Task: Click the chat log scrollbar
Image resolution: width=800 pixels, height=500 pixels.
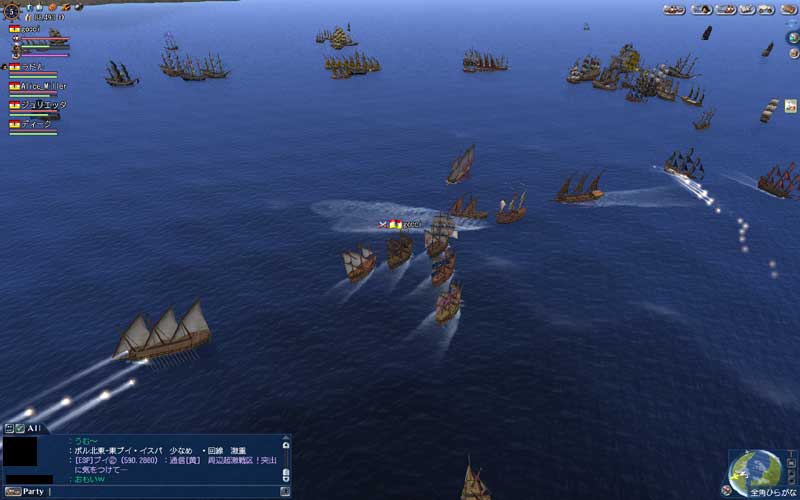Action: tap(286, 460)
